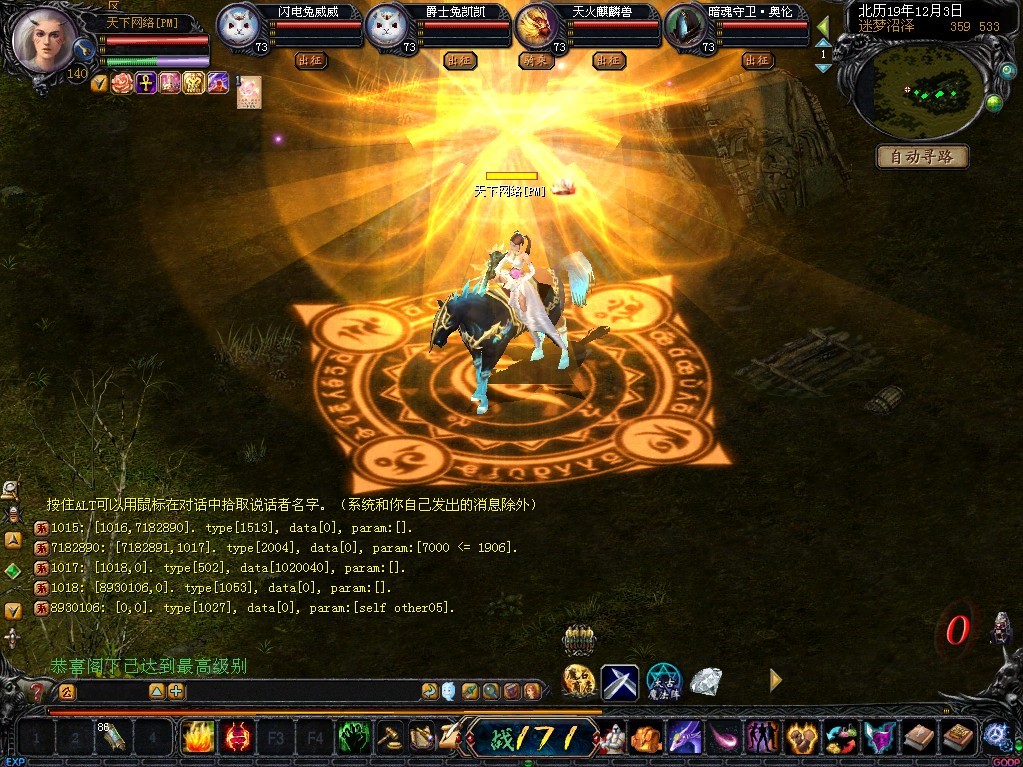Select the player character portrait

[46, 42]
